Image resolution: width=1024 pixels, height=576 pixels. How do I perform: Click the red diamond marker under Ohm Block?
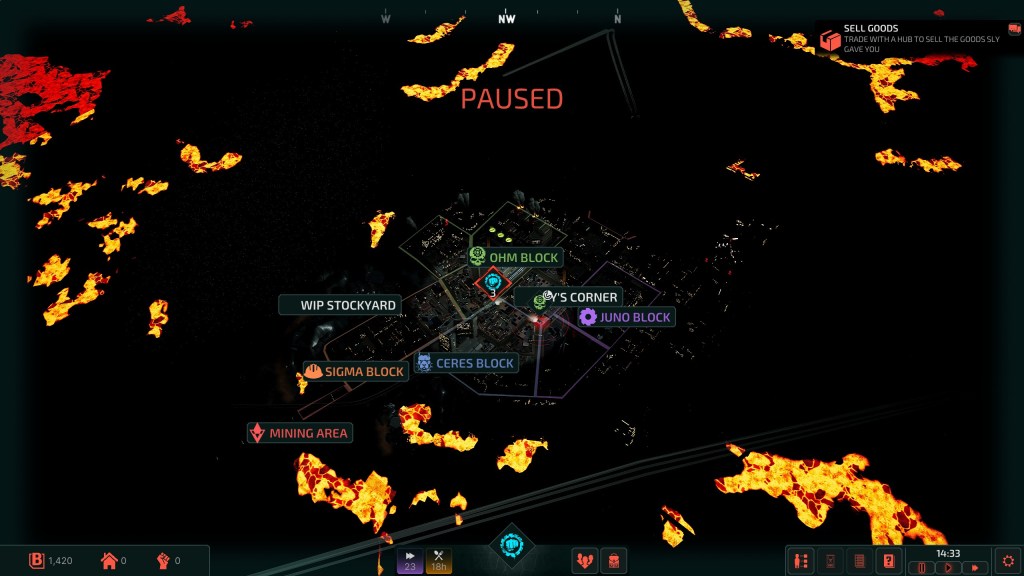(x=492, y=284)
